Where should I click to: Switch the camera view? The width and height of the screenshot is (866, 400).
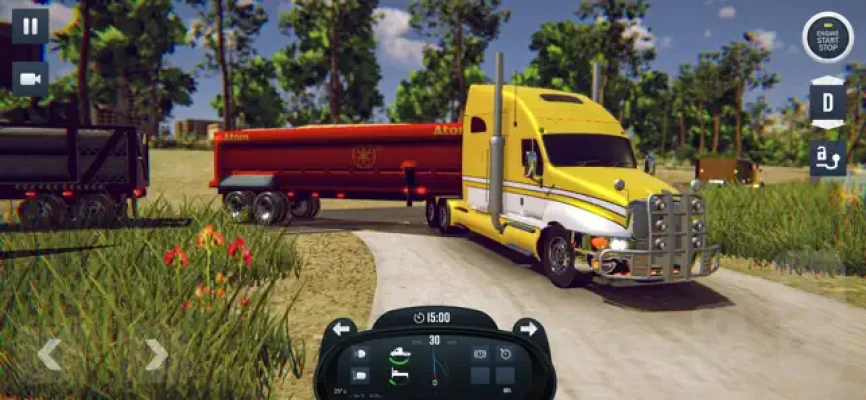point(30,79)
